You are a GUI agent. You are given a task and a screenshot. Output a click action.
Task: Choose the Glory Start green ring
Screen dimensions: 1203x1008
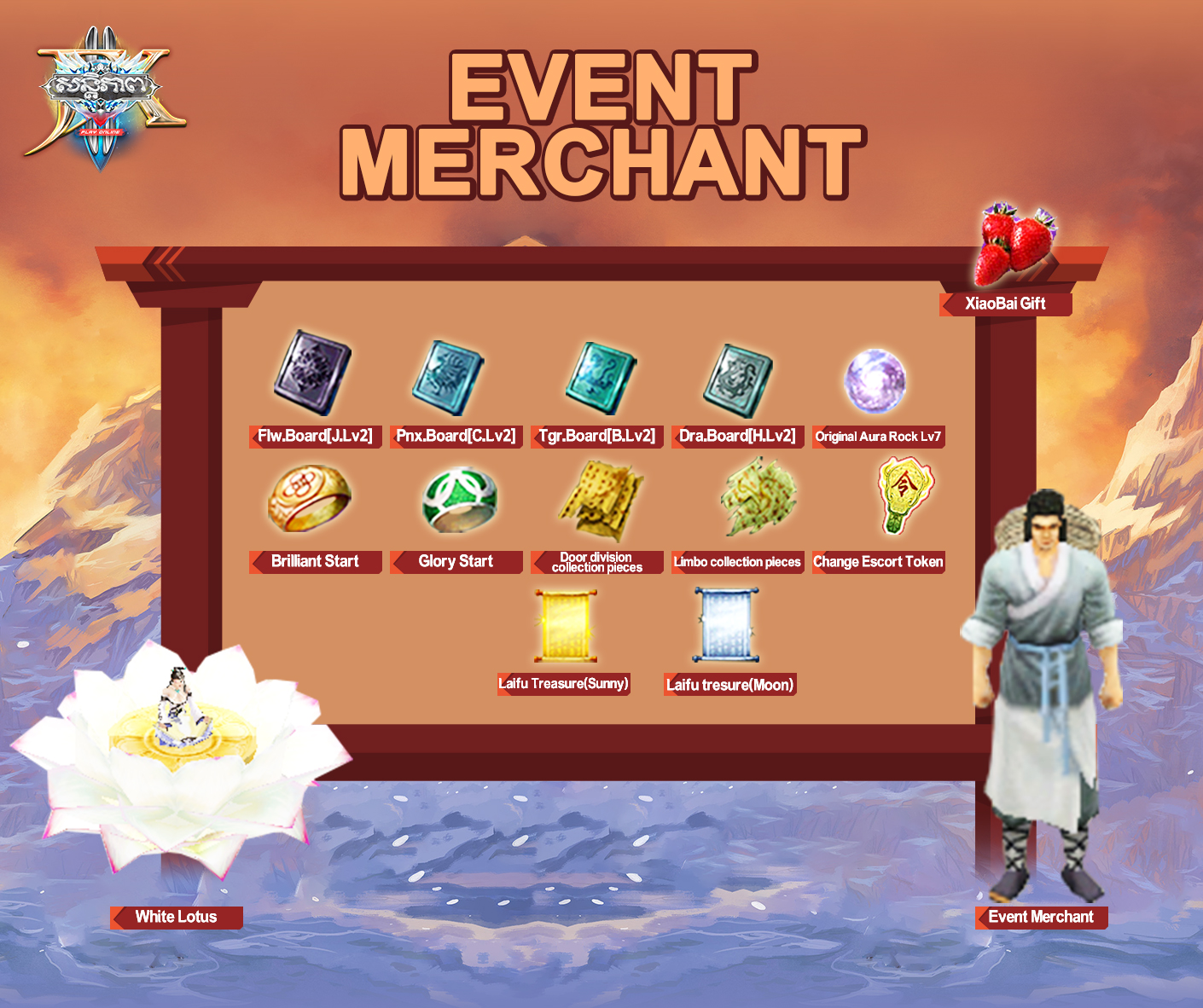[459, 499]
